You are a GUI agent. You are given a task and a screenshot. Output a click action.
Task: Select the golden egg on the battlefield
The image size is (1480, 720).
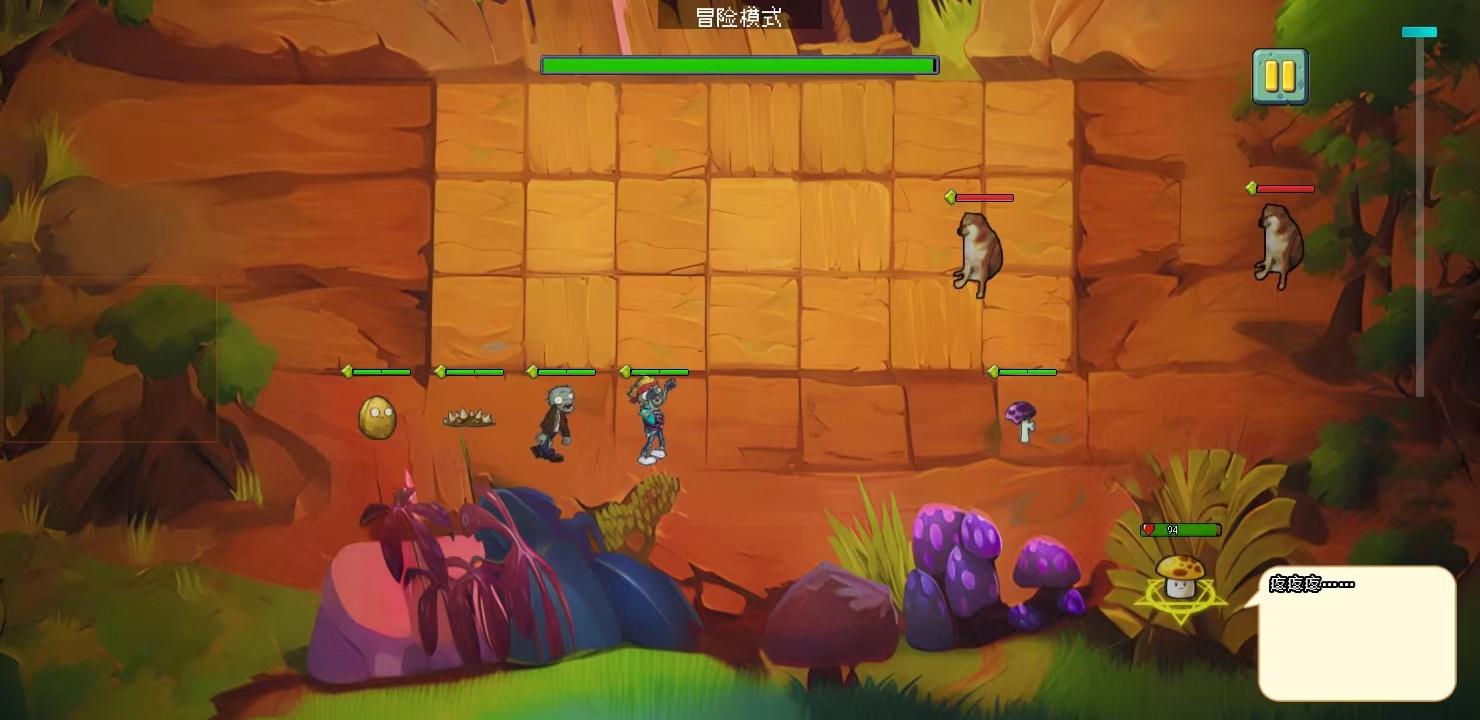coord(375,415)
